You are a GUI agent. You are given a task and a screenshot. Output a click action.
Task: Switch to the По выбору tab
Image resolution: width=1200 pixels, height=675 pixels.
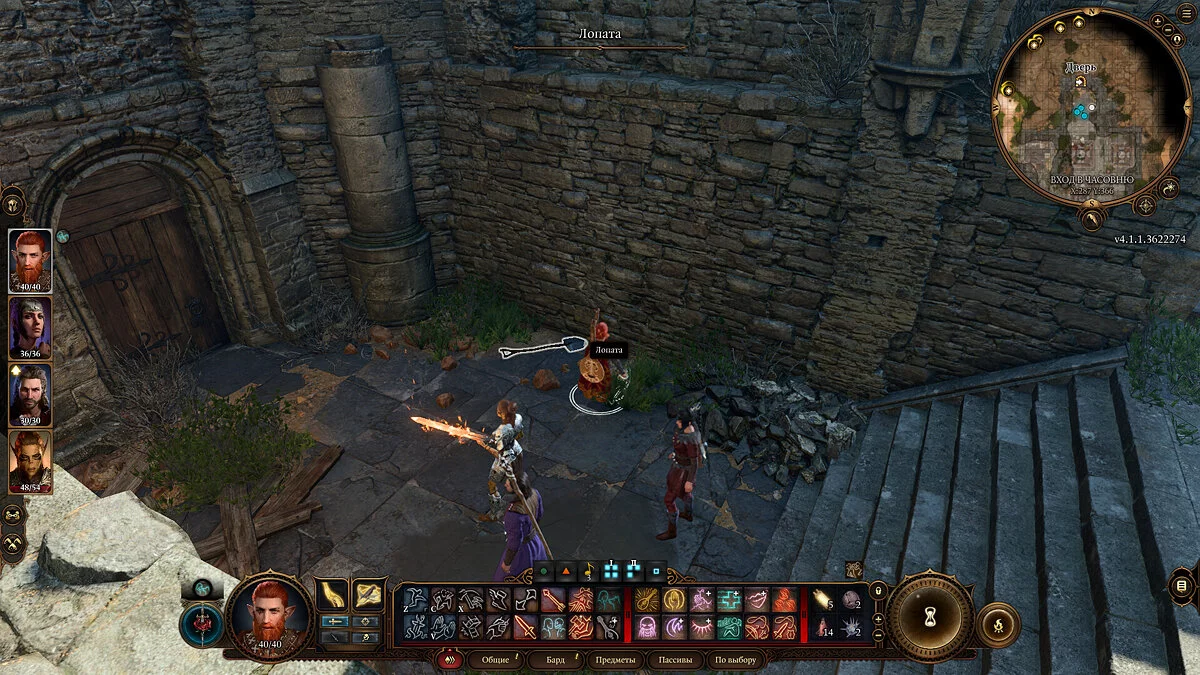pos(735,660)
